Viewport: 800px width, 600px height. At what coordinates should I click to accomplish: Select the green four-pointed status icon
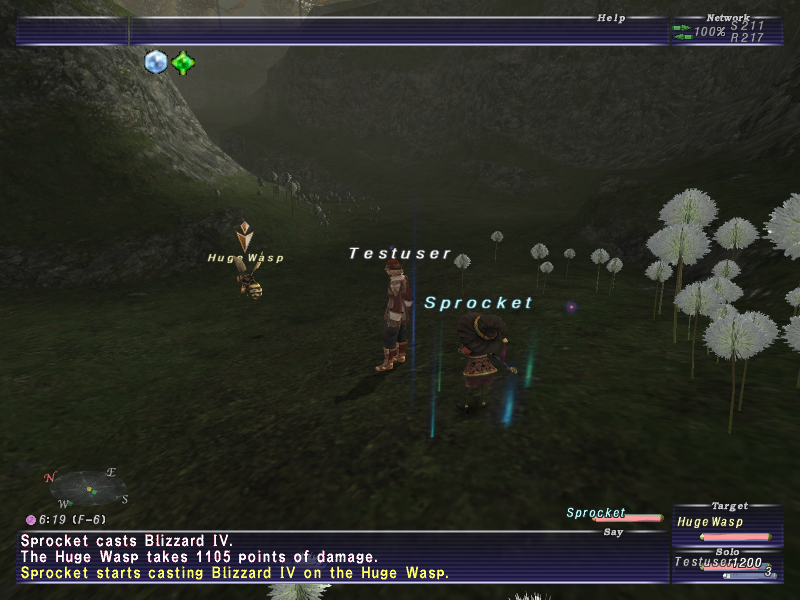182,63
